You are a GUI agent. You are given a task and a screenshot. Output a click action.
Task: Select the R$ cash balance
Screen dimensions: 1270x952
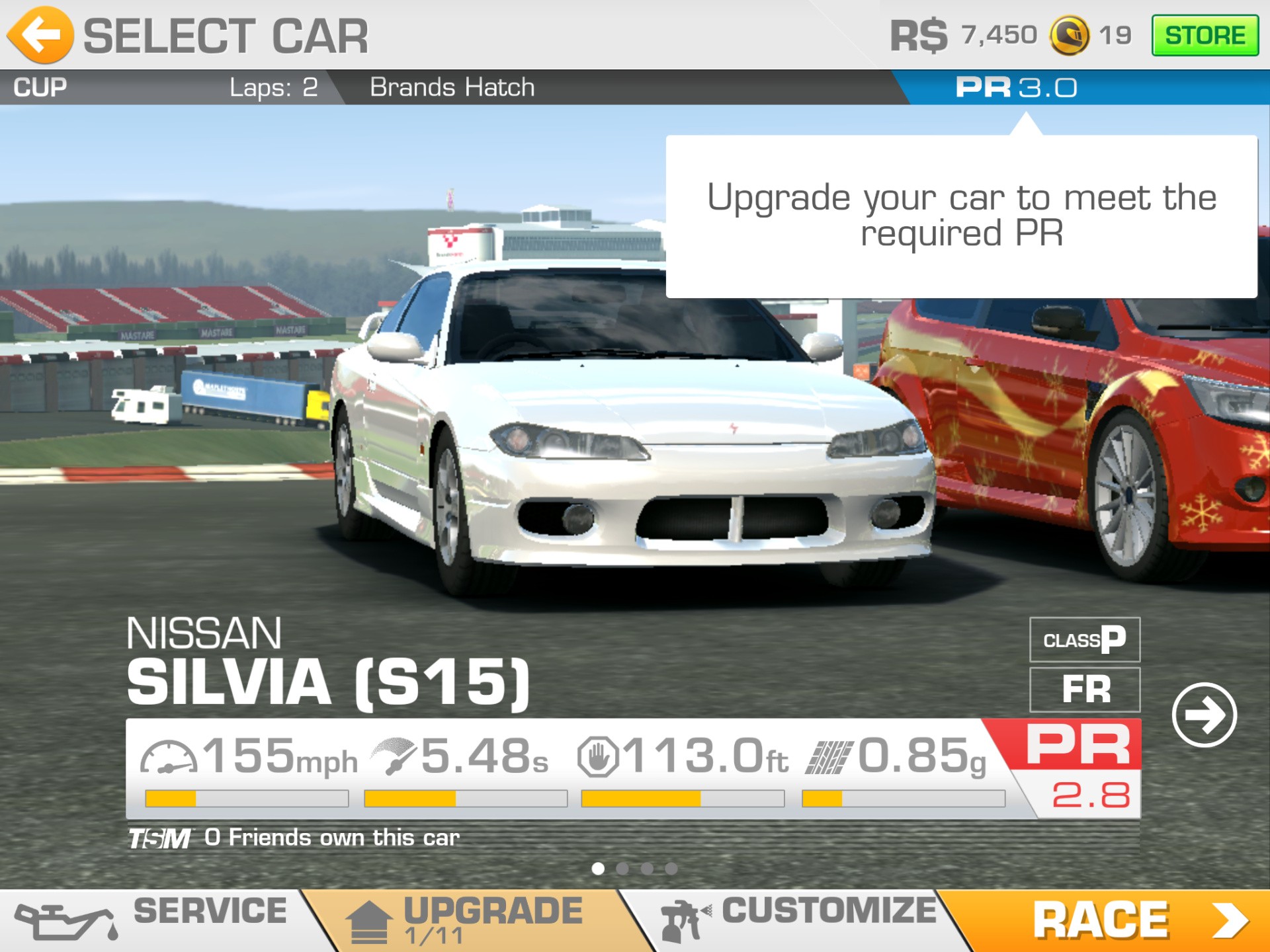(963, 35)
